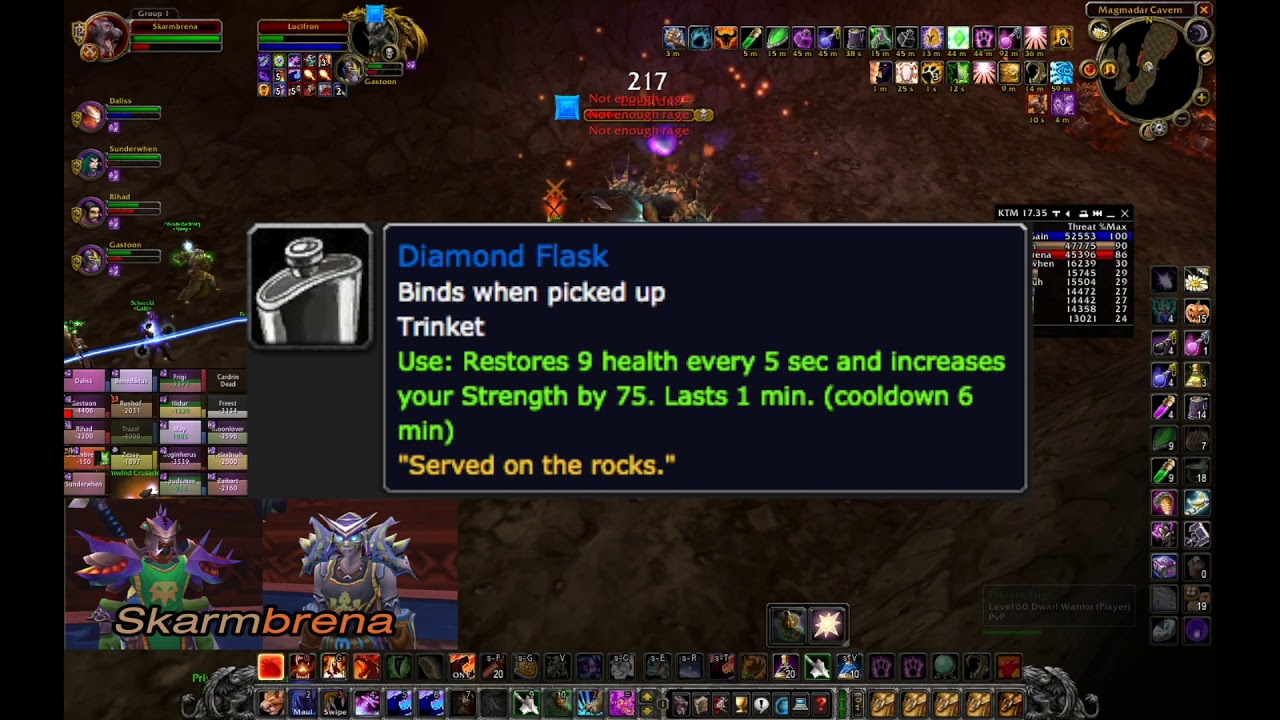
Task: Open the game menu via the computer icon
Action: click(799, 703)
